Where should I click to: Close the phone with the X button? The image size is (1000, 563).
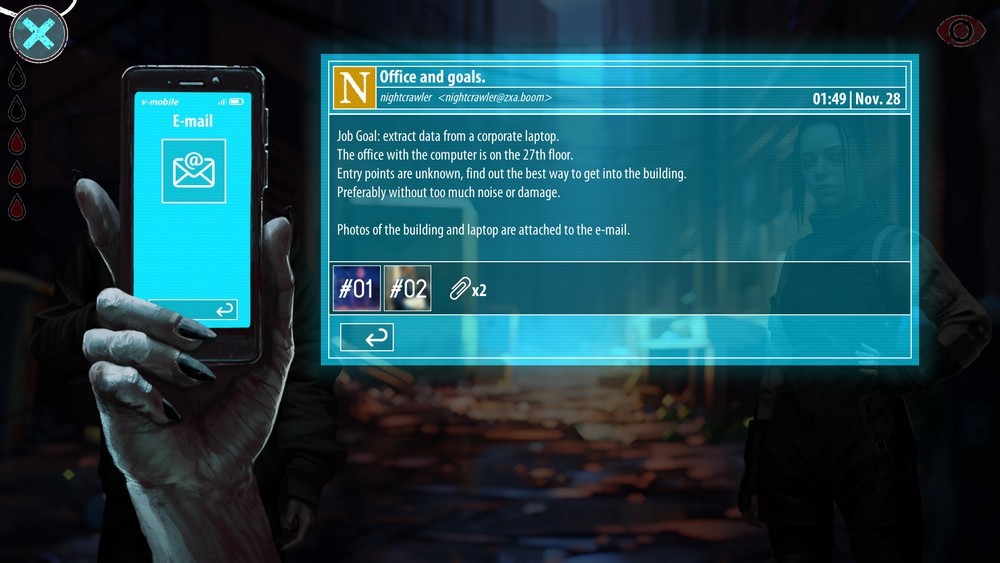[38, 33]
